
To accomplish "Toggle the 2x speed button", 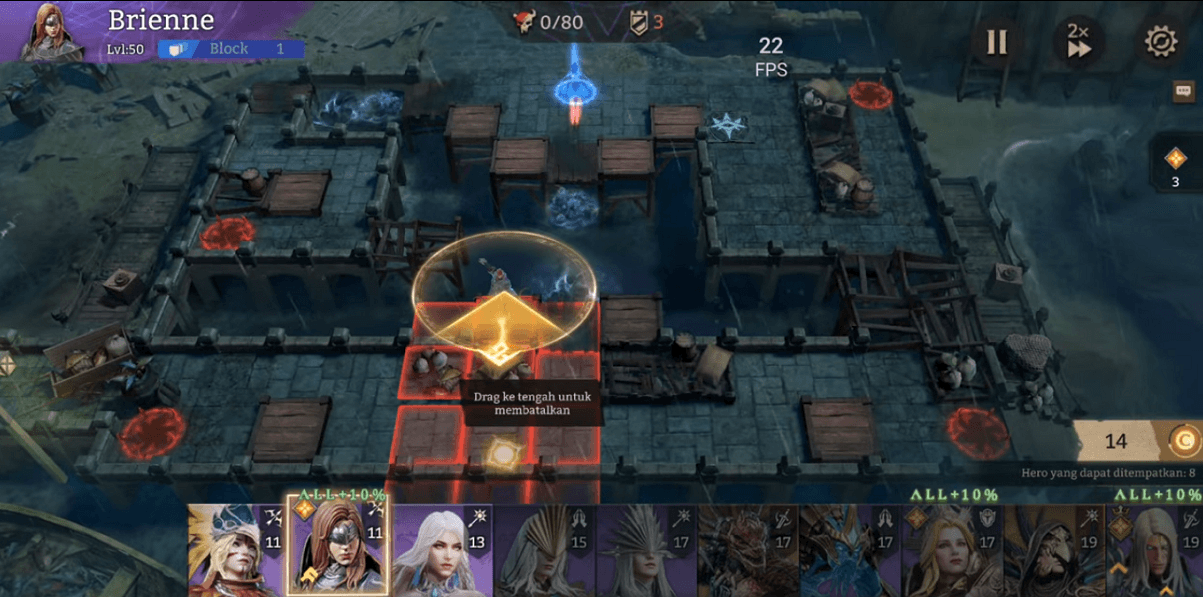I will 1078,42.
